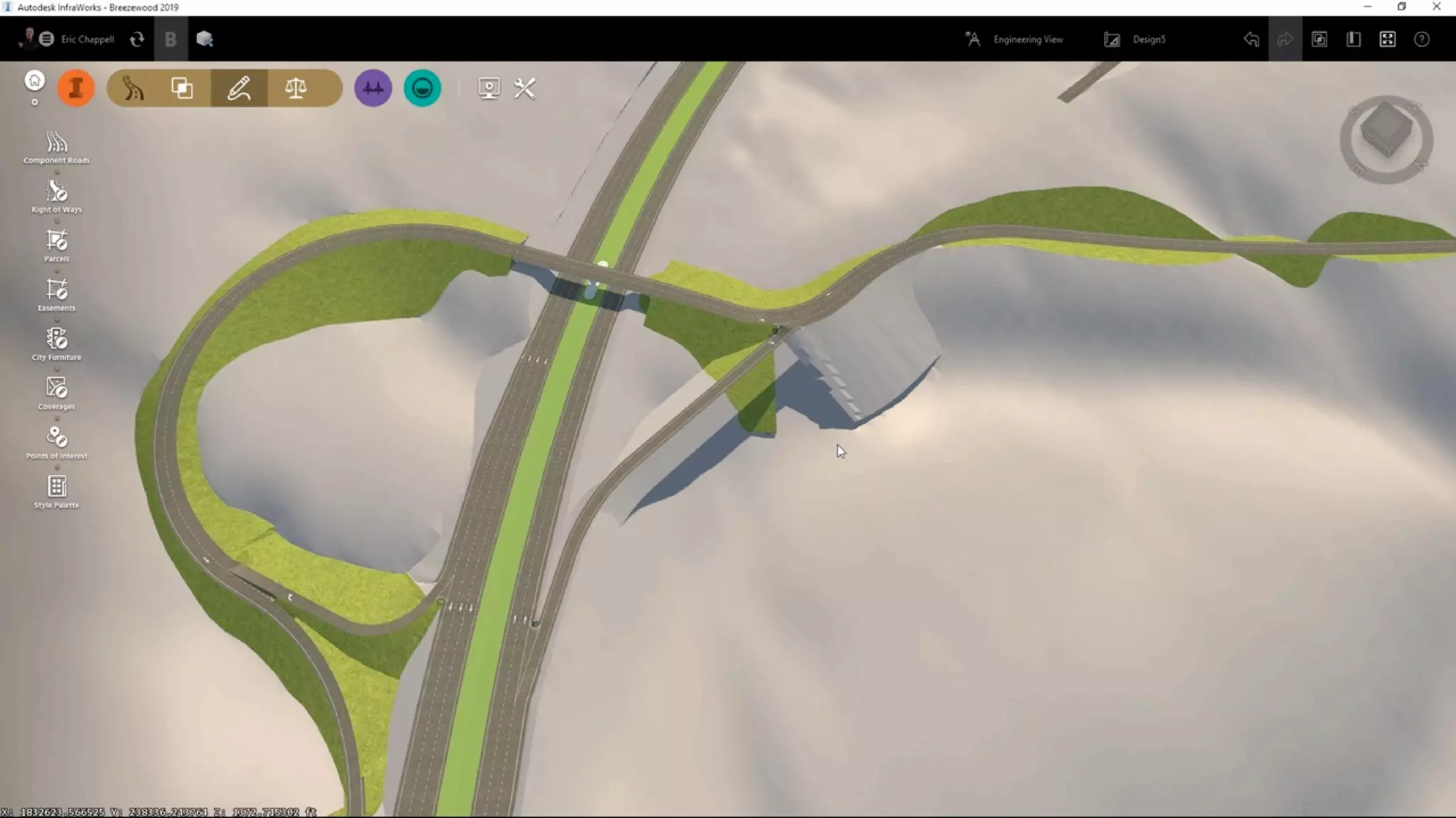
Task: Select the Right of Ways tool
Action: click(x=56, y=196)
